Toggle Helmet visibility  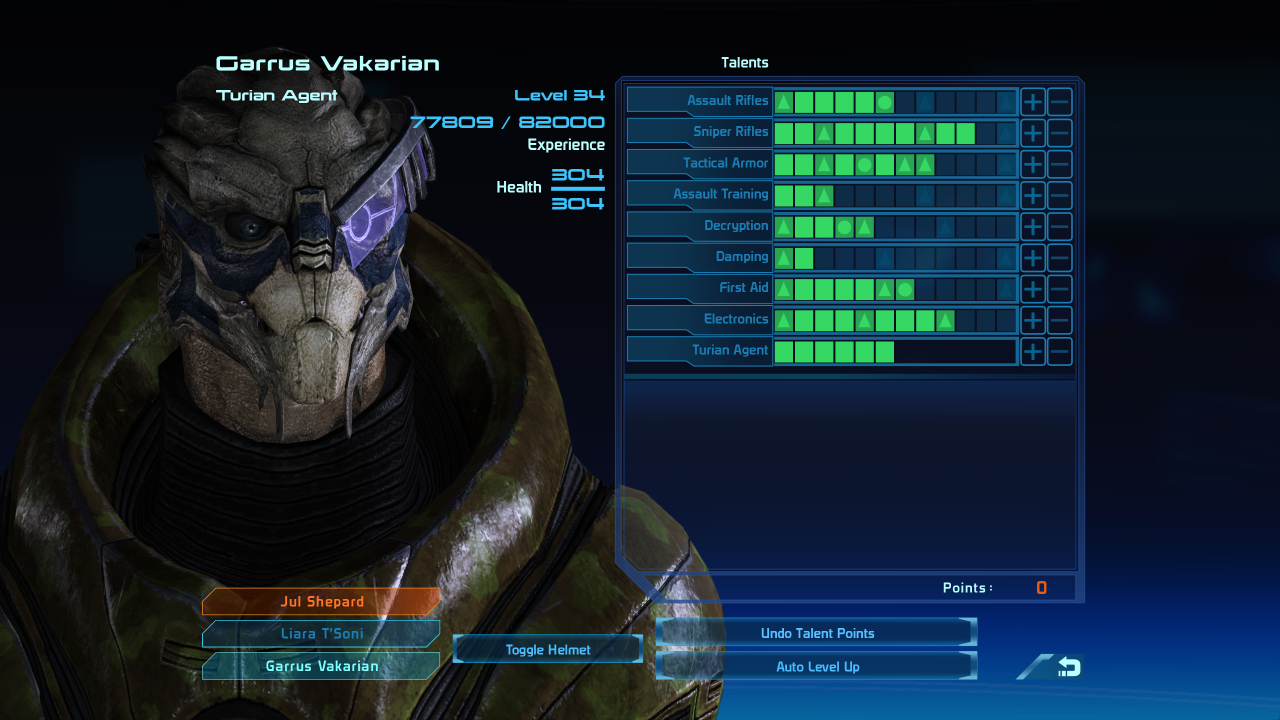point(547,650)
